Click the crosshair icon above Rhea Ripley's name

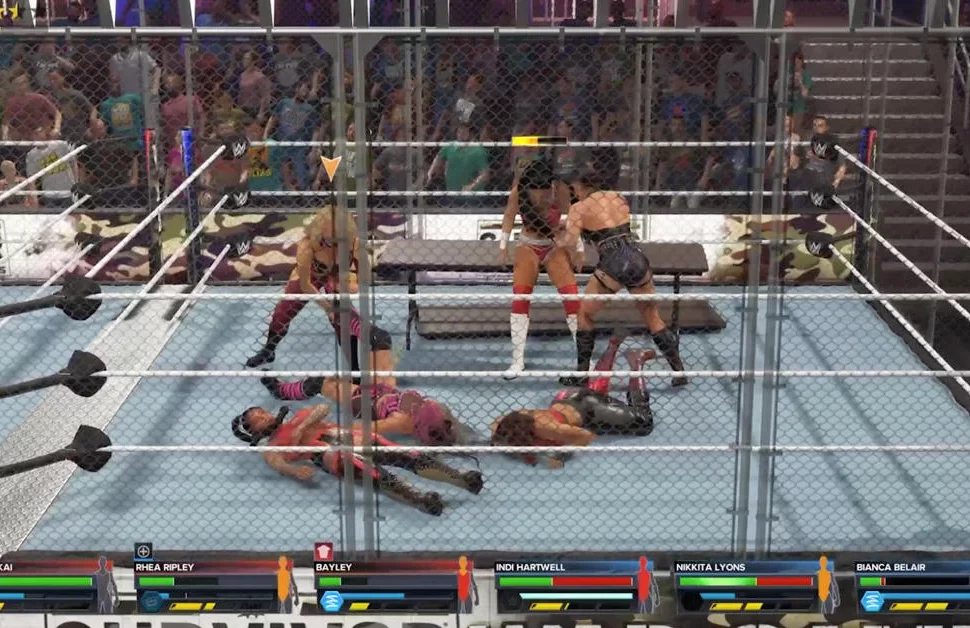143,551
